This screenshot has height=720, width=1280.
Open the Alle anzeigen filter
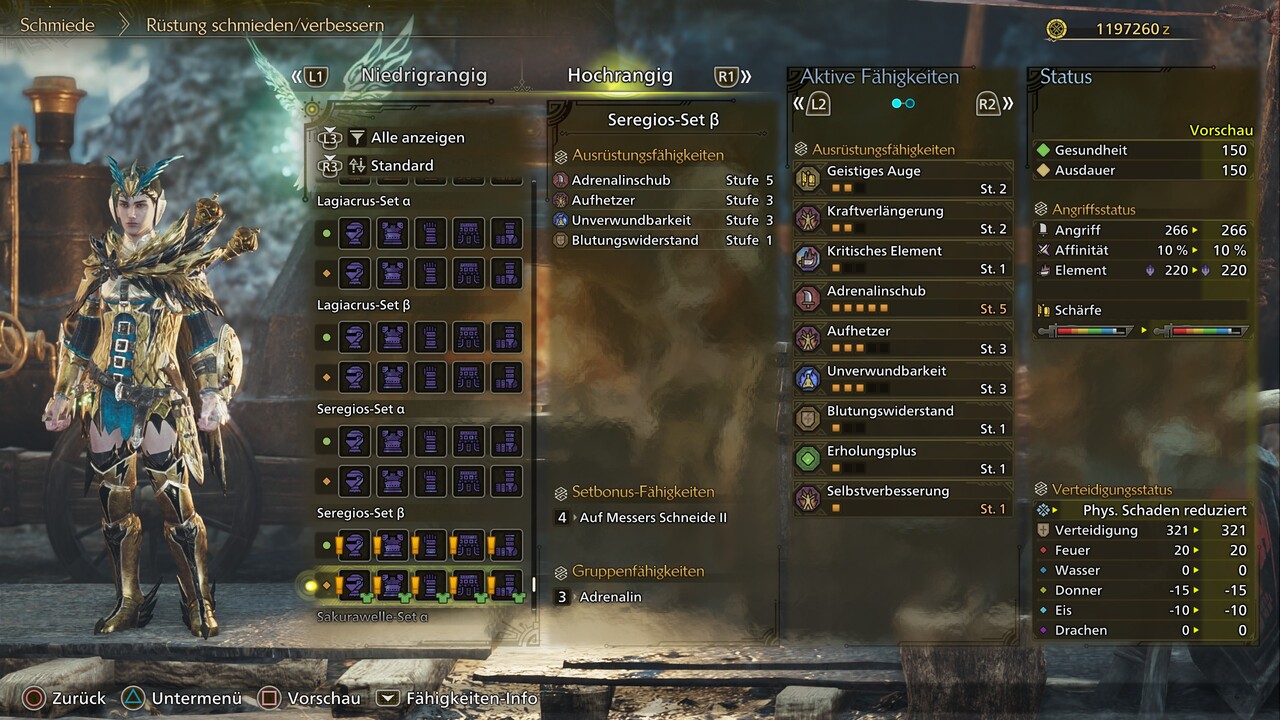pos(417,138)
